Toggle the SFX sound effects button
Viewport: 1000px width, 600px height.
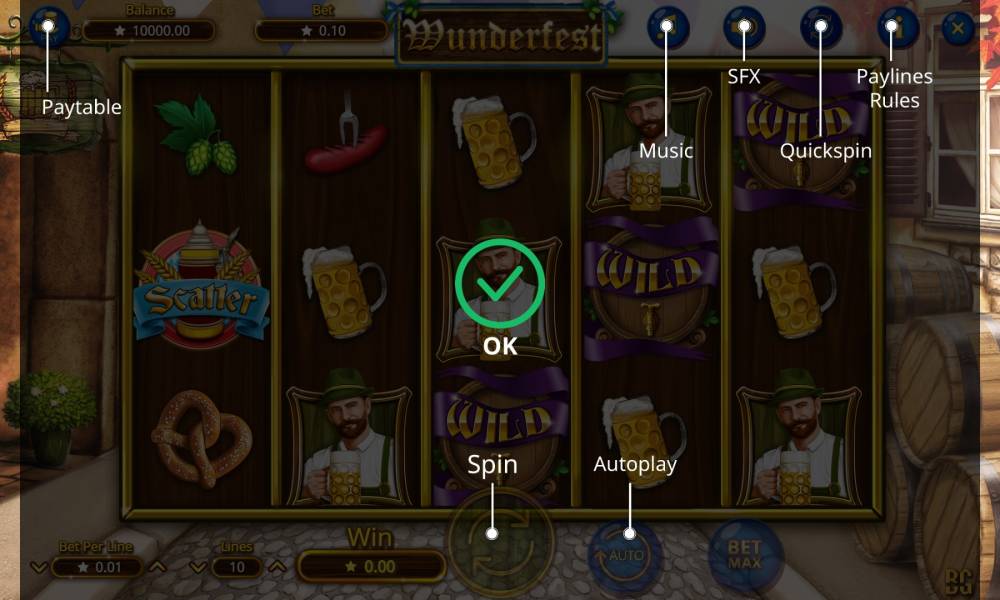744,27
